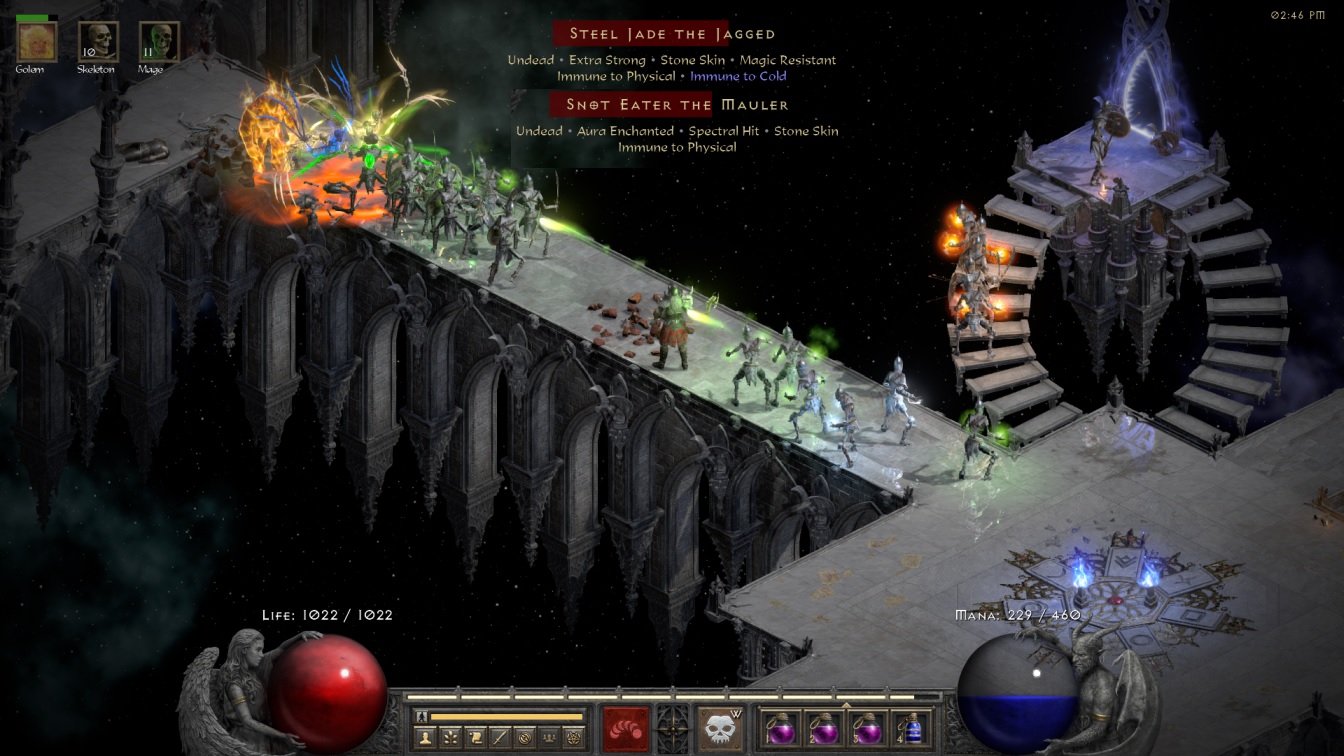Select the skull right-hand skill icon
This screenshot has width=1344, height=756.
[720, 728]
